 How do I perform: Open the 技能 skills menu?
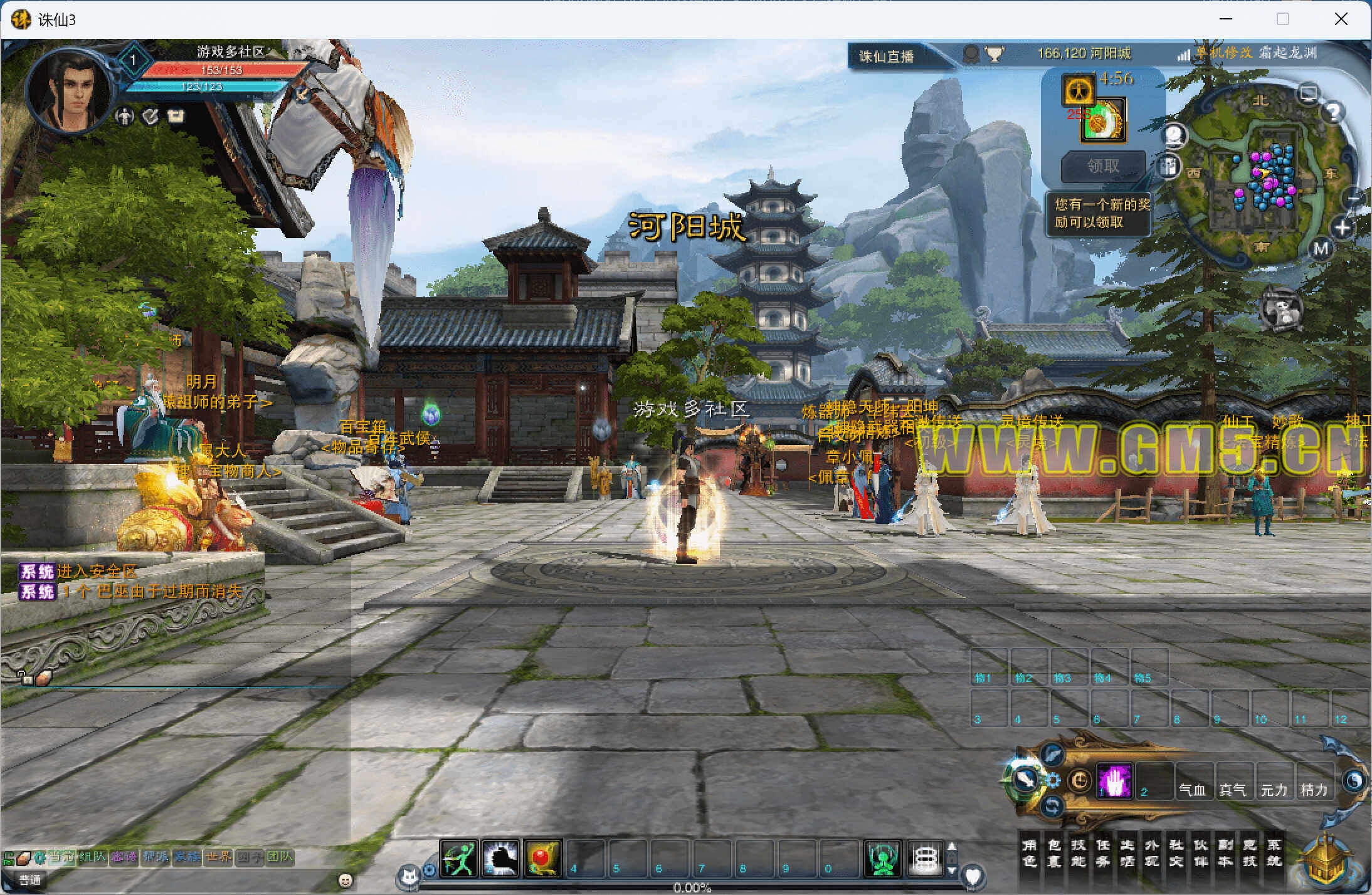(1078, 853)
